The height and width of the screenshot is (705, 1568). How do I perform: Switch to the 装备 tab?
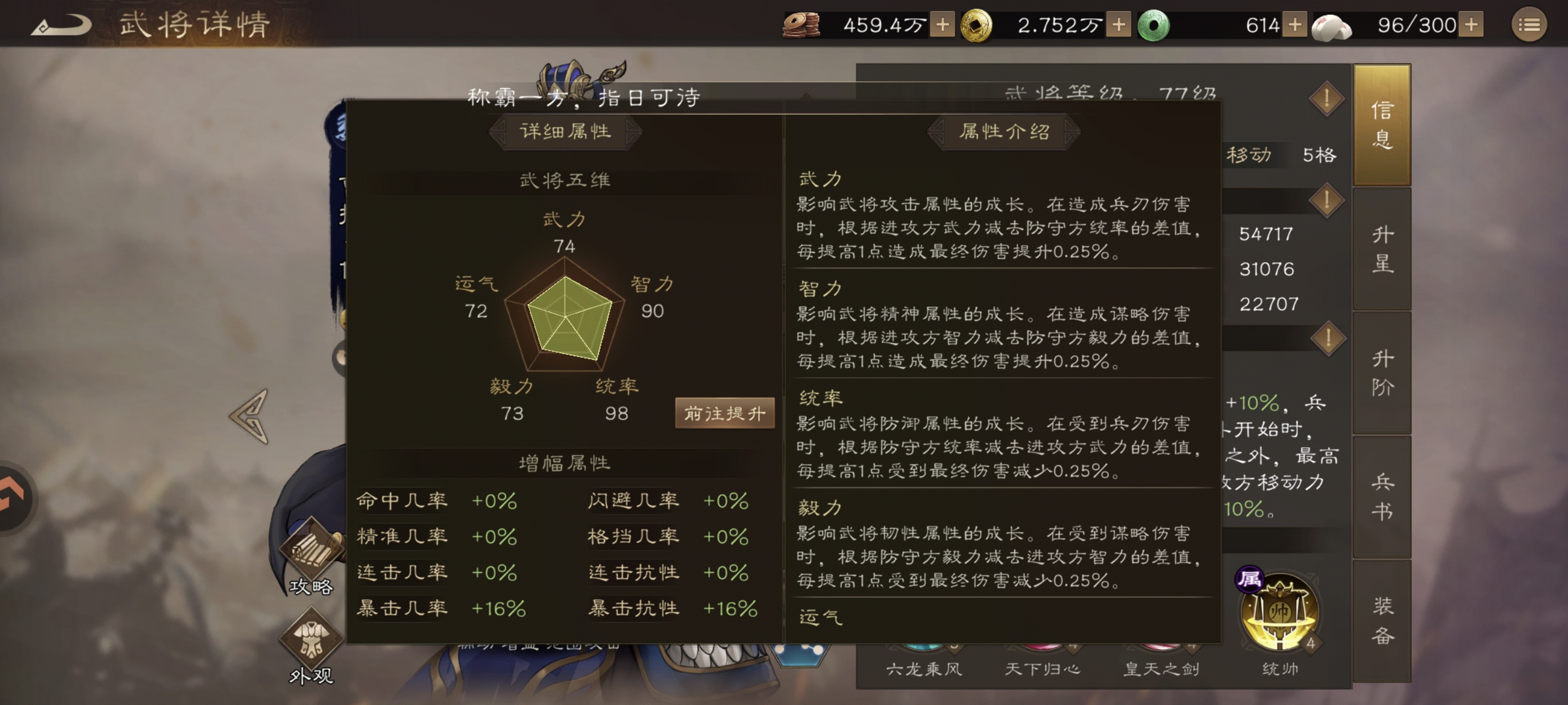click(x=1382, y=621)
